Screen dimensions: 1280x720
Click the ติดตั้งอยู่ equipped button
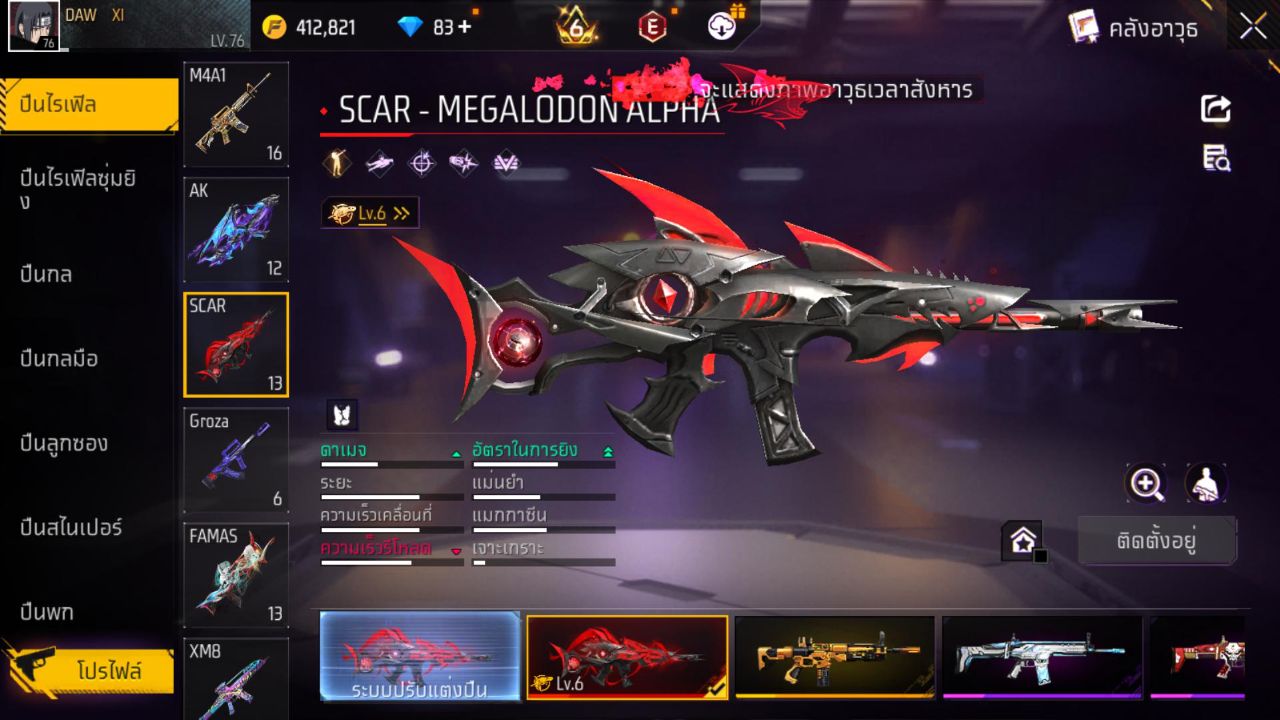point(1158,540)
